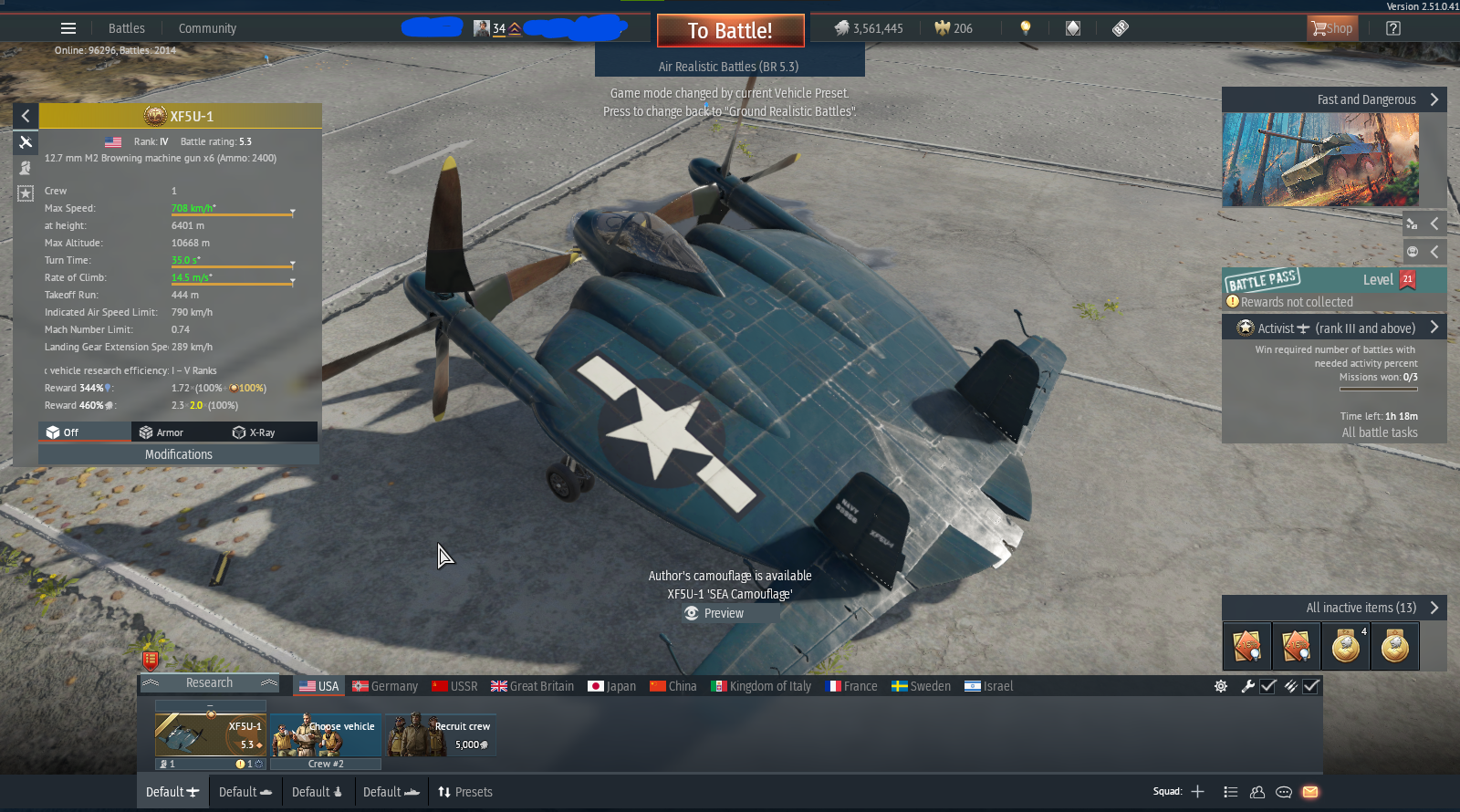
Task: Open the Shop
Action: 1332,28
